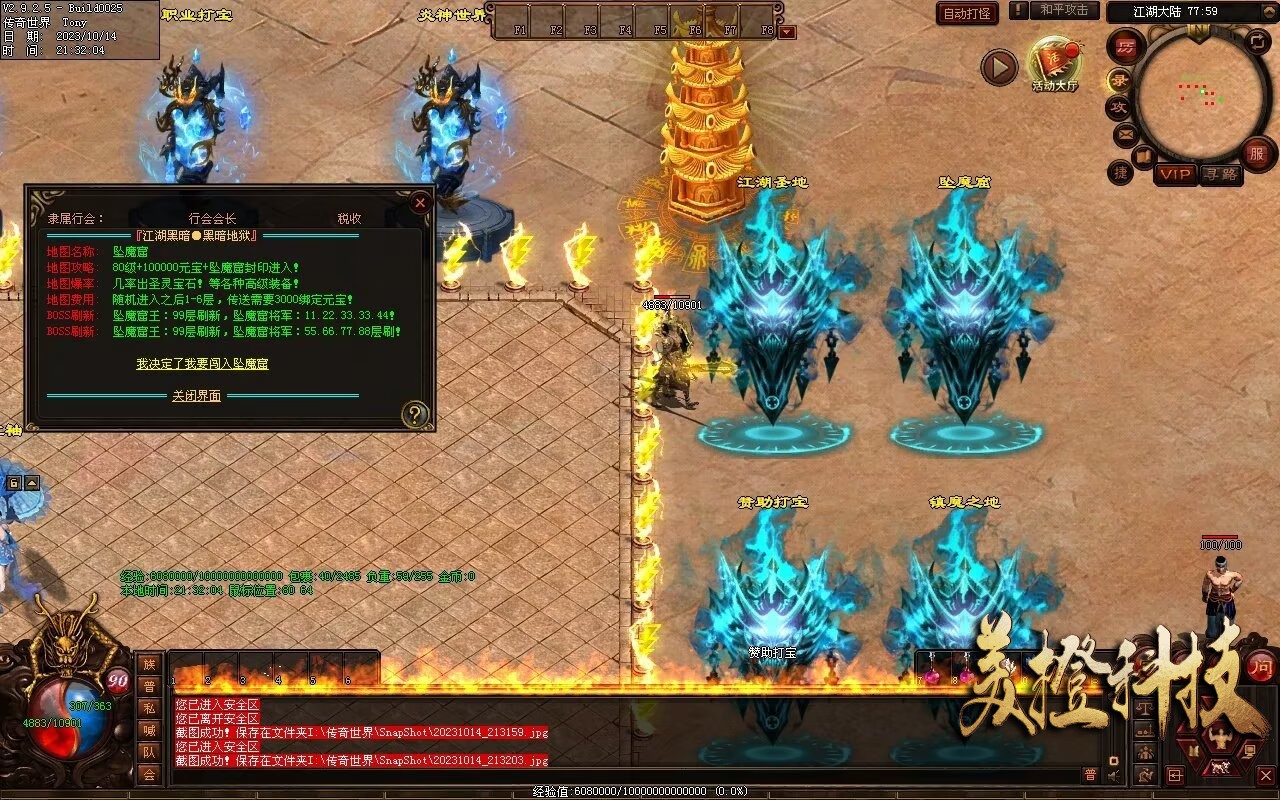Click 关闭界面 to dismiss dialog

(196, 396)
